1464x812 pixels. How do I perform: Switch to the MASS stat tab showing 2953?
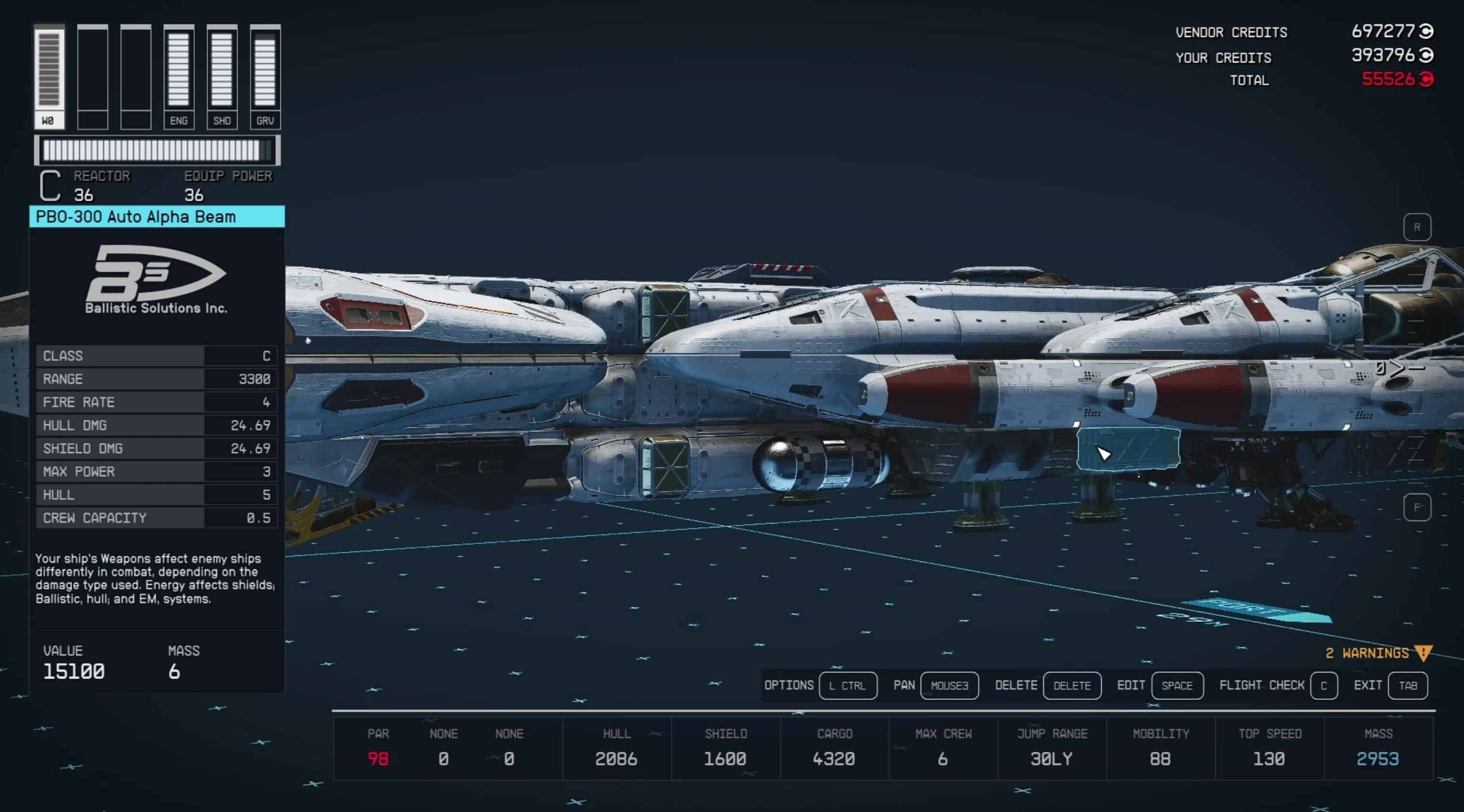point(1382,747)
